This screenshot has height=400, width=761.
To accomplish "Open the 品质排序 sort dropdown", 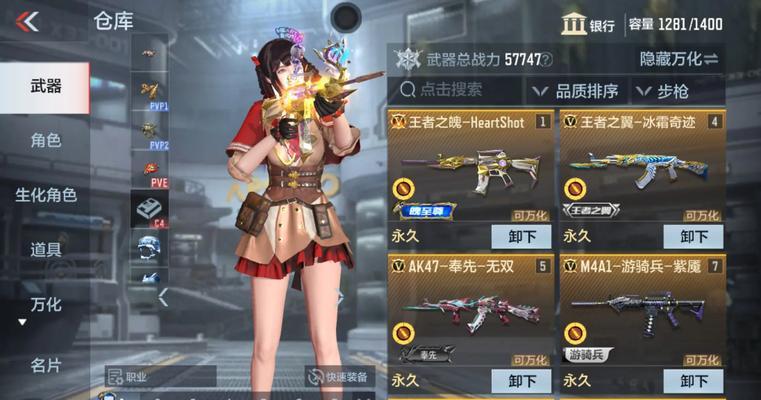I will pyautogui.click(x=577, y=91).
